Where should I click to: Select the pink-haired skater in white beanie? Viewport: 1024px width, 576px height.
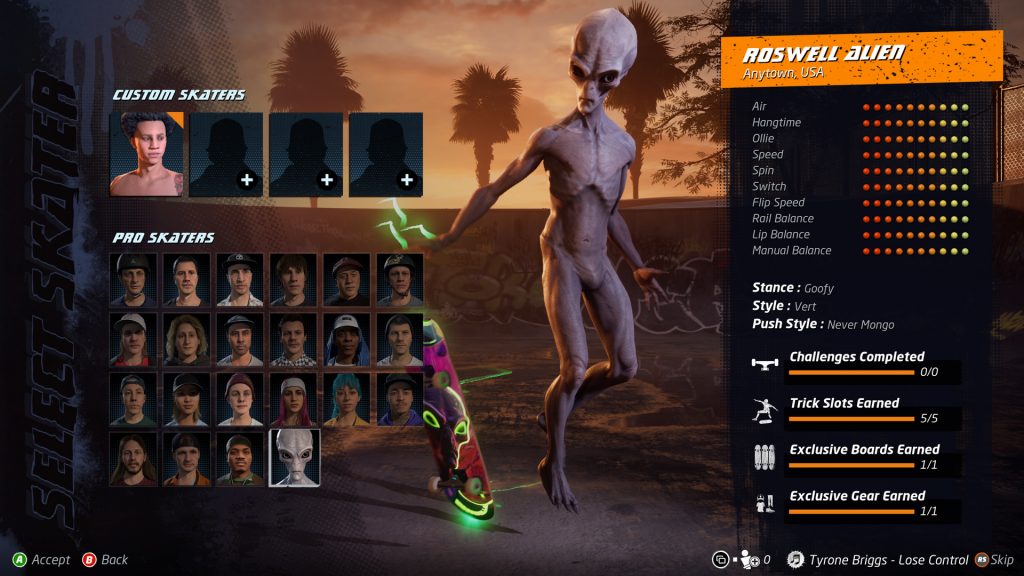pyautogui.click(x=294, y=399)
